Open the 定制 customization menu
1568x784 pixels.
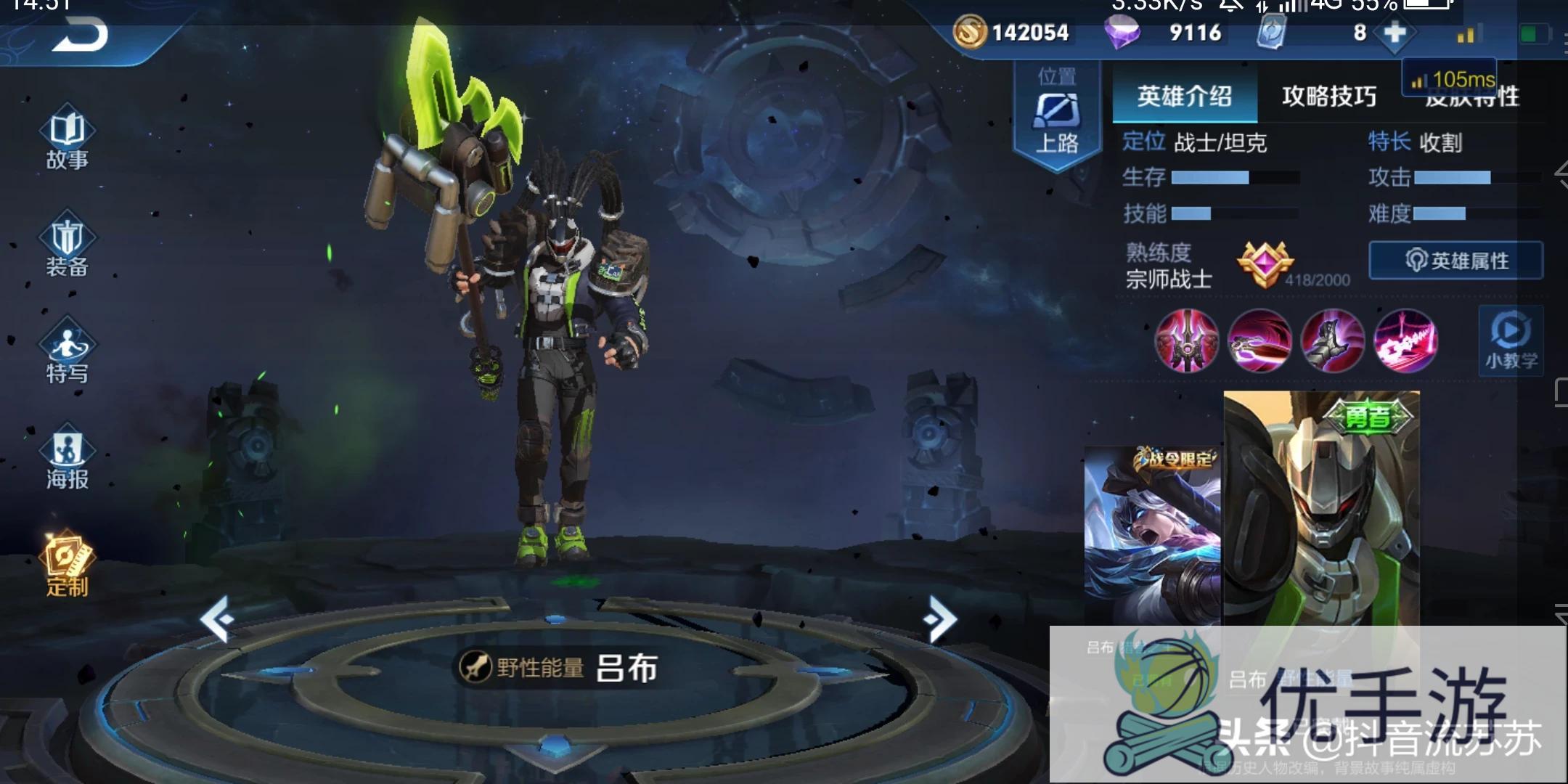67,566
